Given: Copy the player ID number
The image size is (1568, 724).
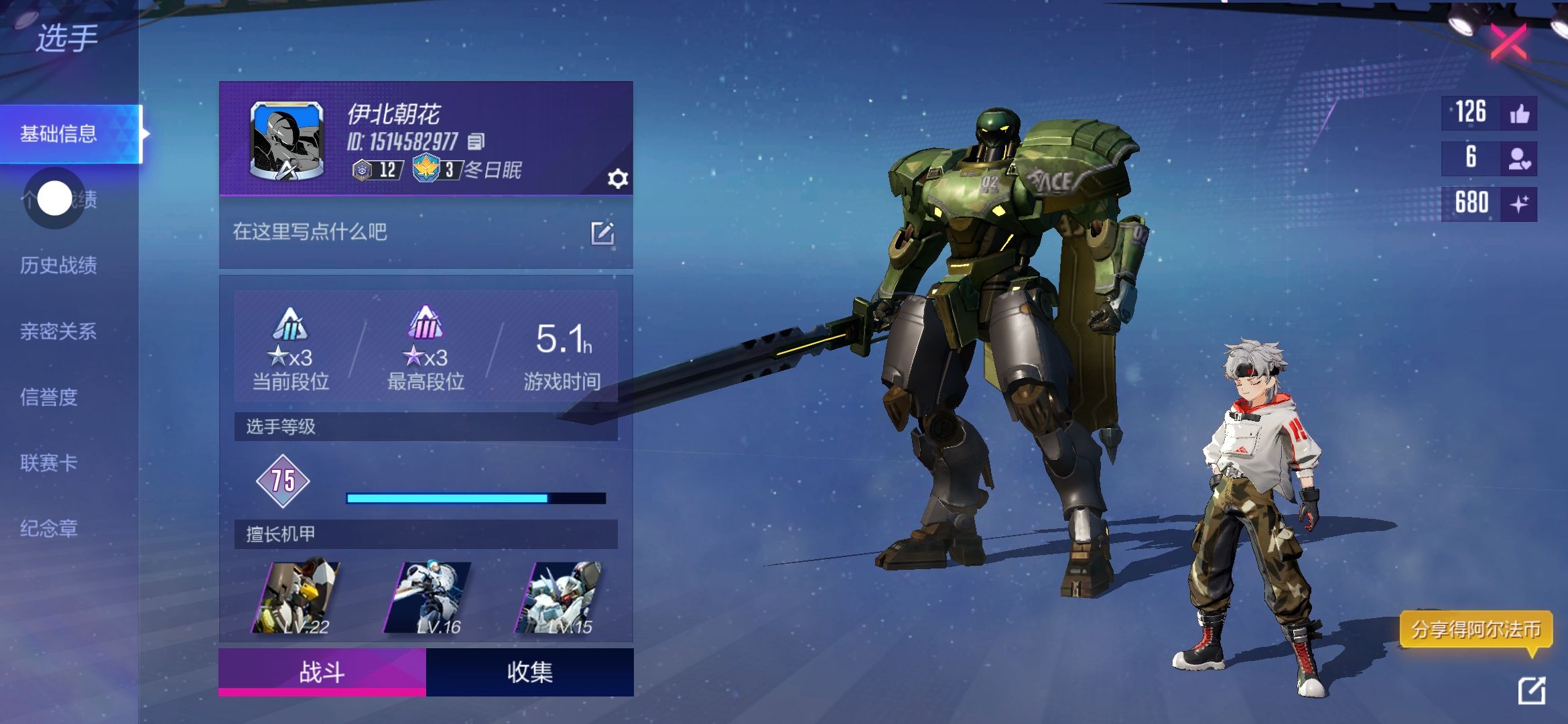Looking at the screenshot, I should pyautogui.click(x=476, y=141).
